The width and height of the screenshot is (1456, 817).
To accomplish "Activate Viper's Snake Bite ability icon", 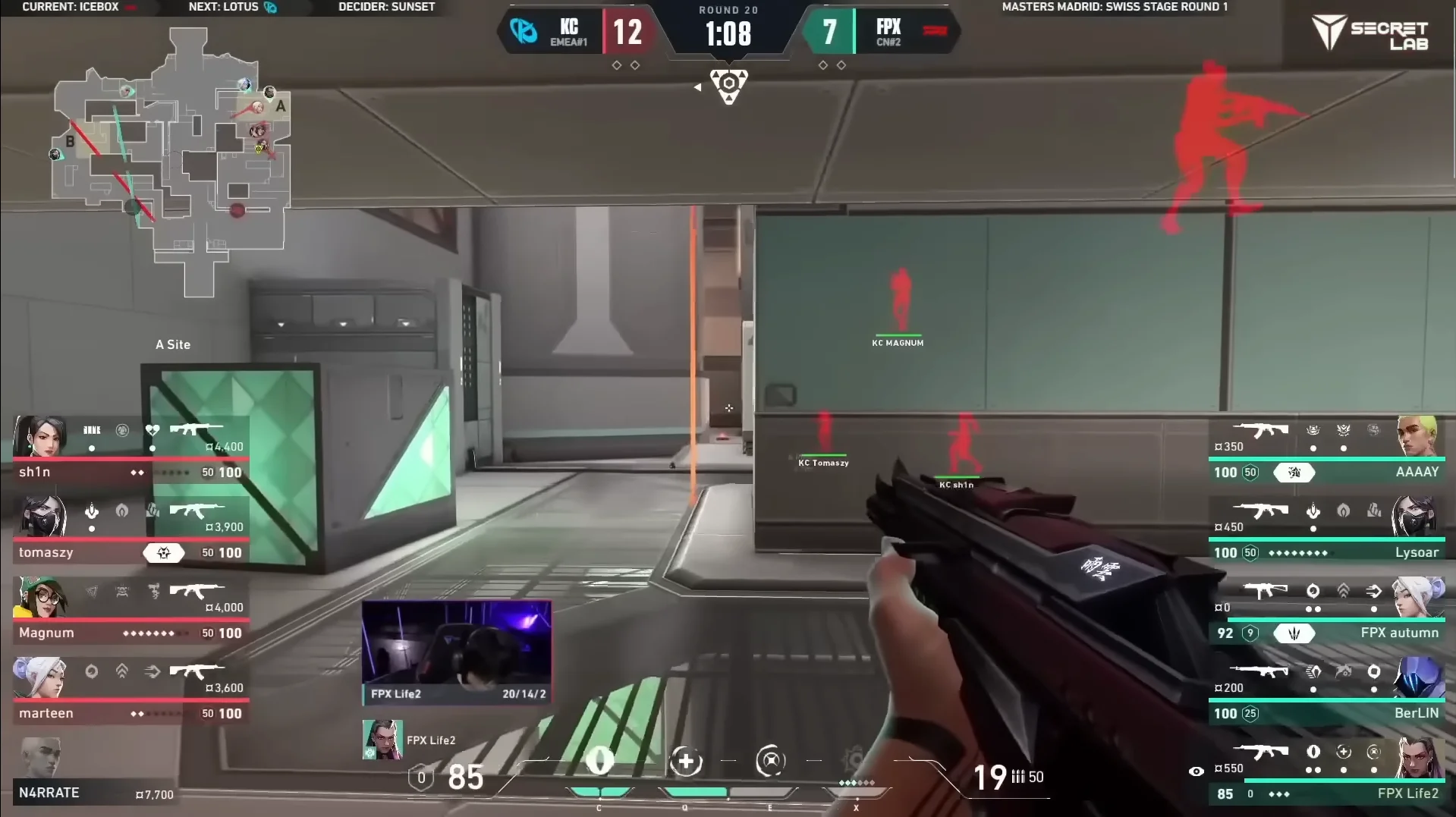I will [x=599, y=761].
